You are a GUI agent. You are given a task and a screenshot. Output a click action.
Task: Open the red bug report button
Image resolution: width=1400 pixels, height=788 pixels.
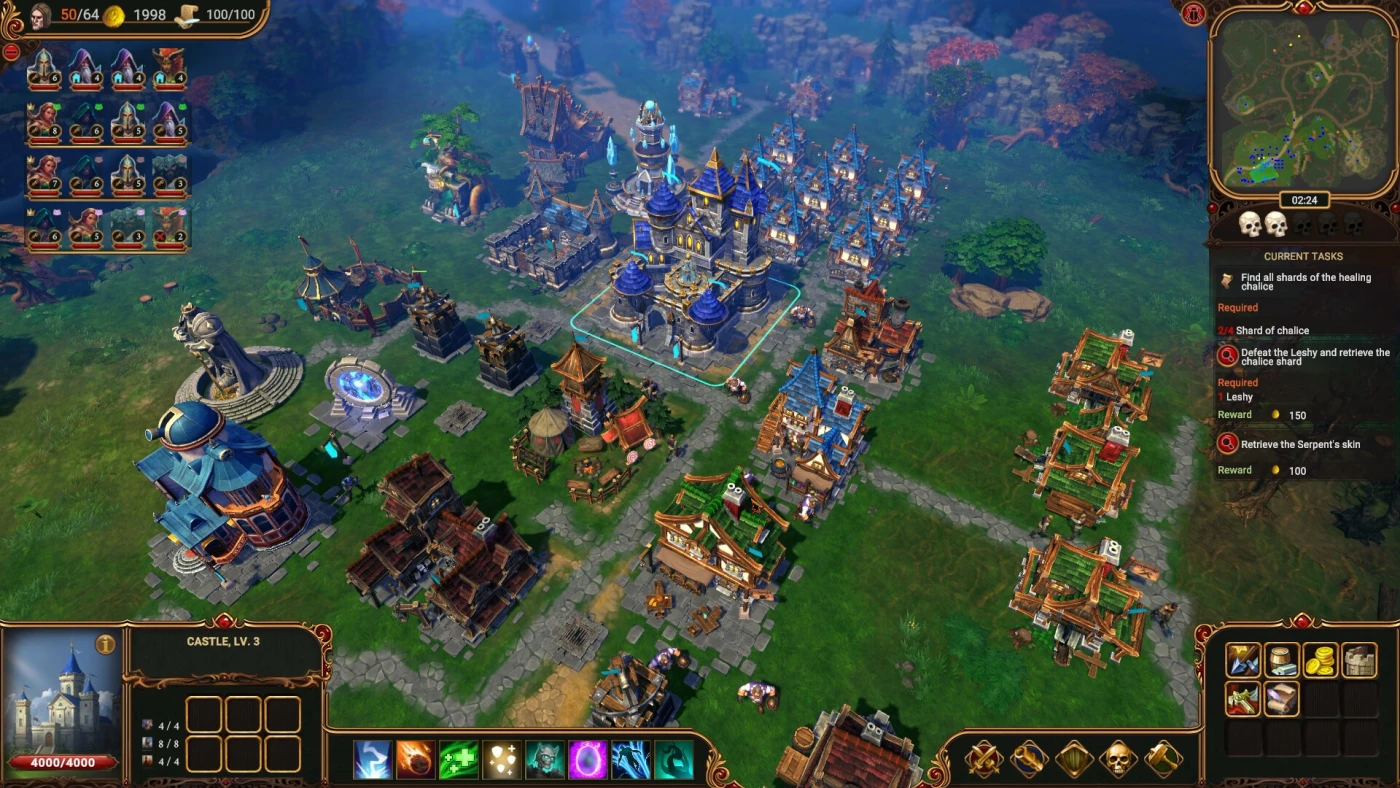[1193, 13]
